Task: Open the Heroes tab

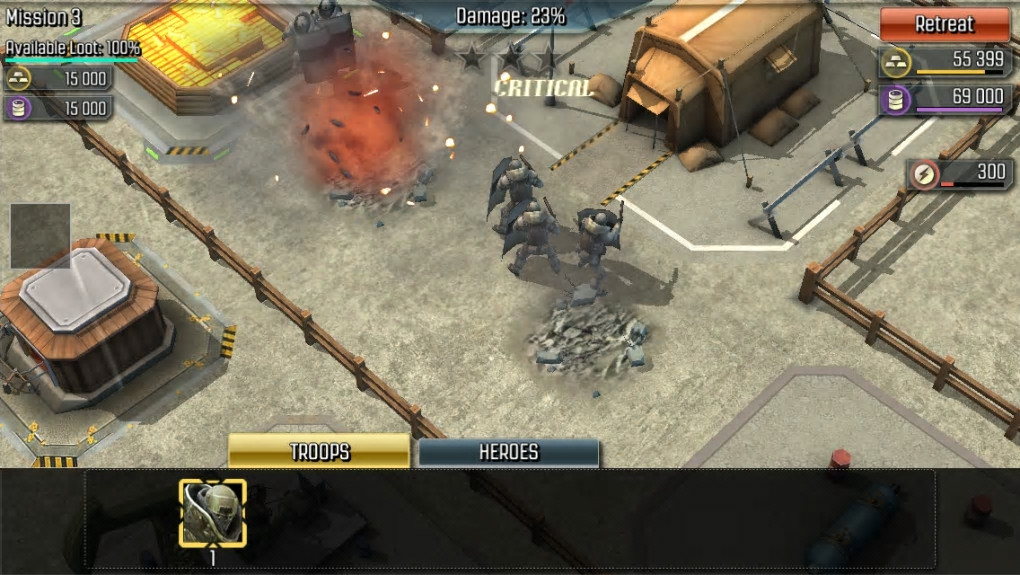Action: pyautogui.click(x=508, y=452)
